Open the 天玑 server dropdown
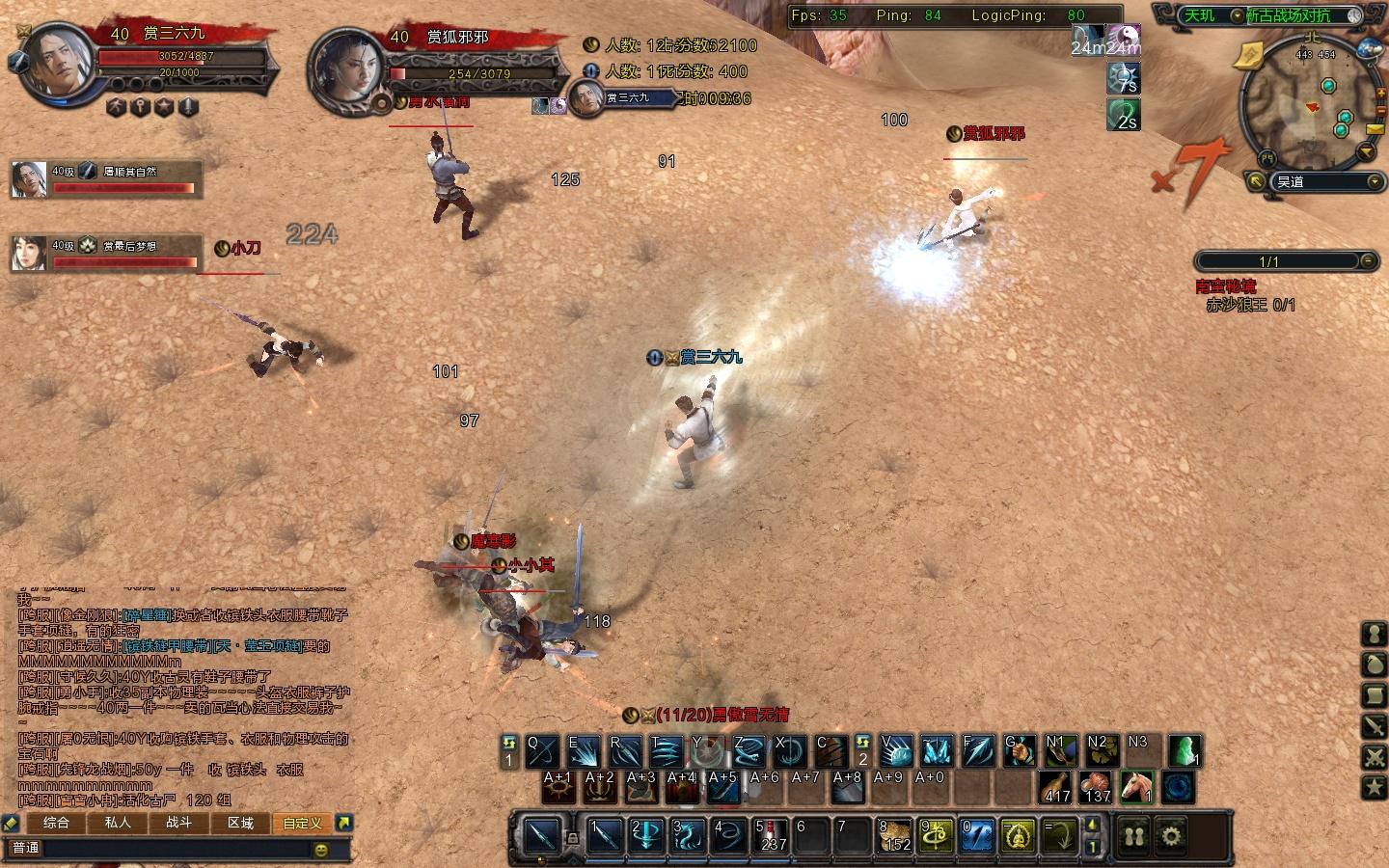The image size is (1389, 868). coord(1236,15)
